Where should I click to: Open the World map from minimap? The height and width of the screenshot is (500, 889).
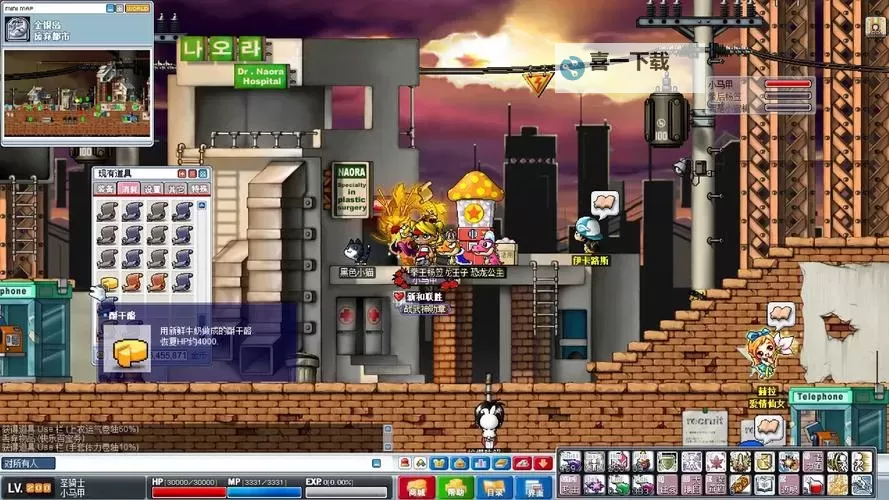tap(137, 8)
